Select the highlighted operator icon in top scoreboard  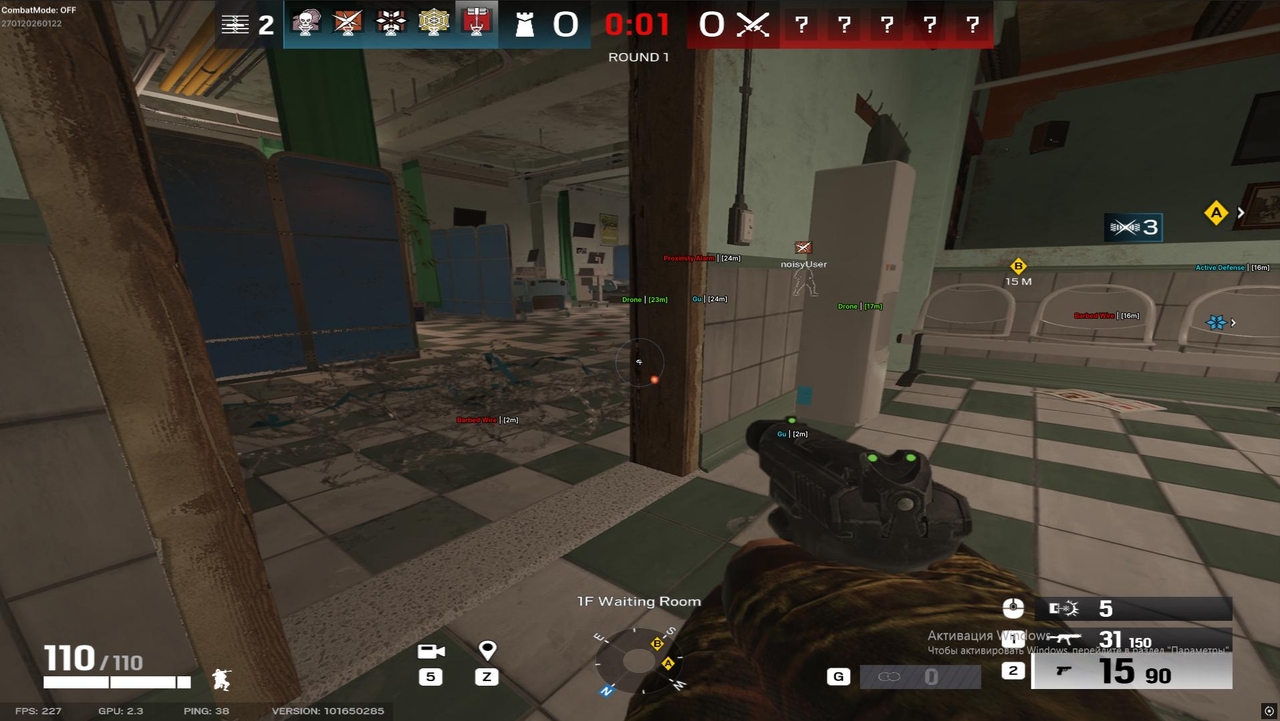click(x=476, y=24)
